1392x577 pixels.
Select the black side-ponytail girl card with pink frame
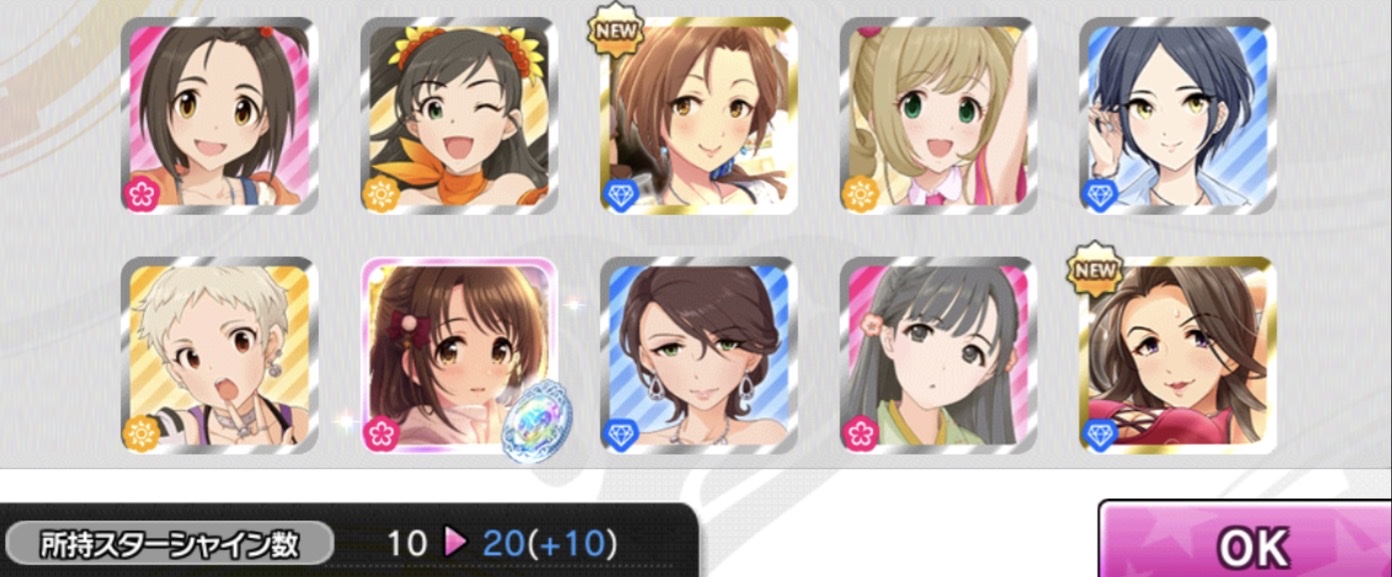coord(220,116)
